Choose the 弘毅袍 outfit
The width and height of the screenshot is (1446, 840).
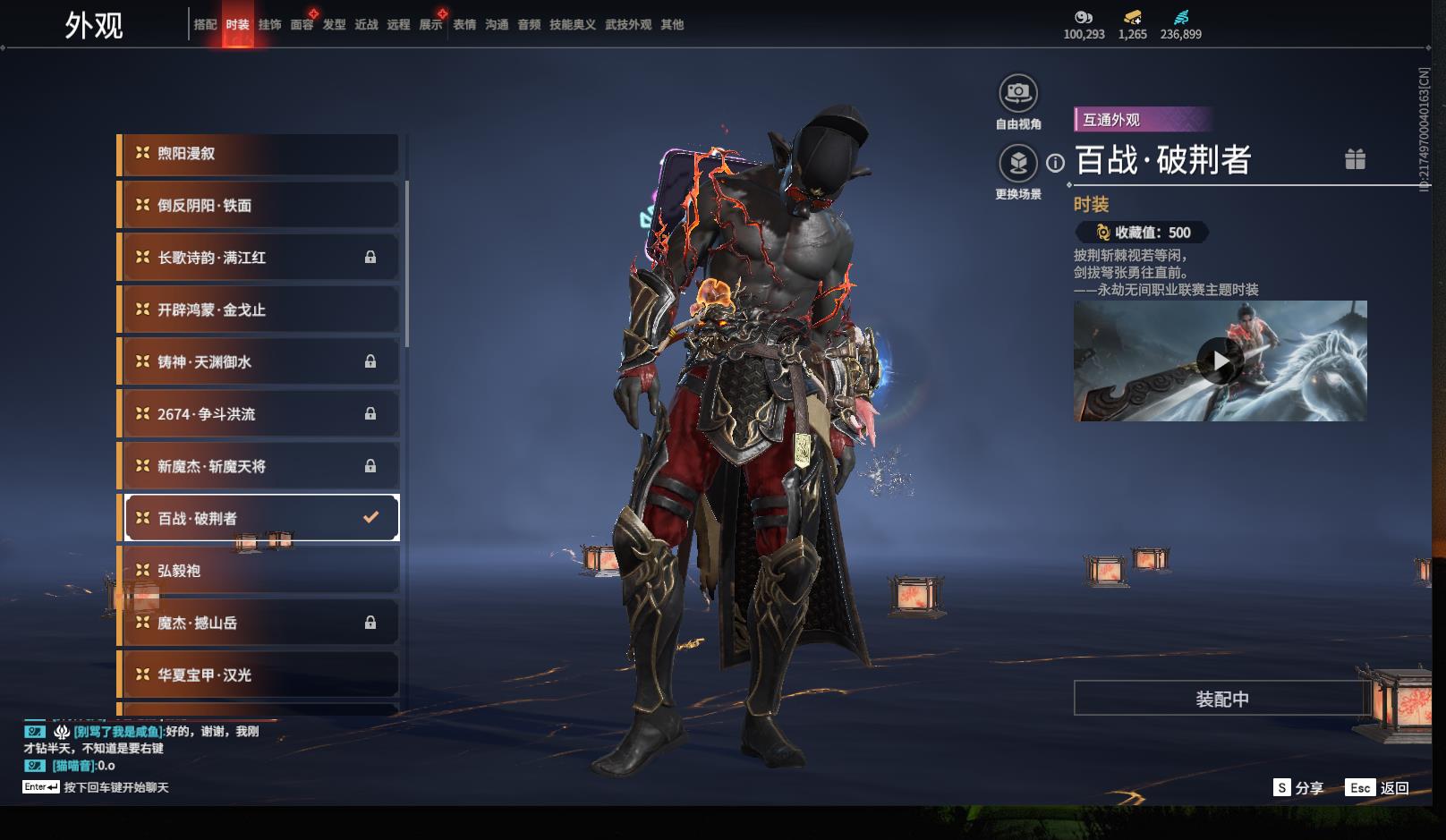coord(259,571)
